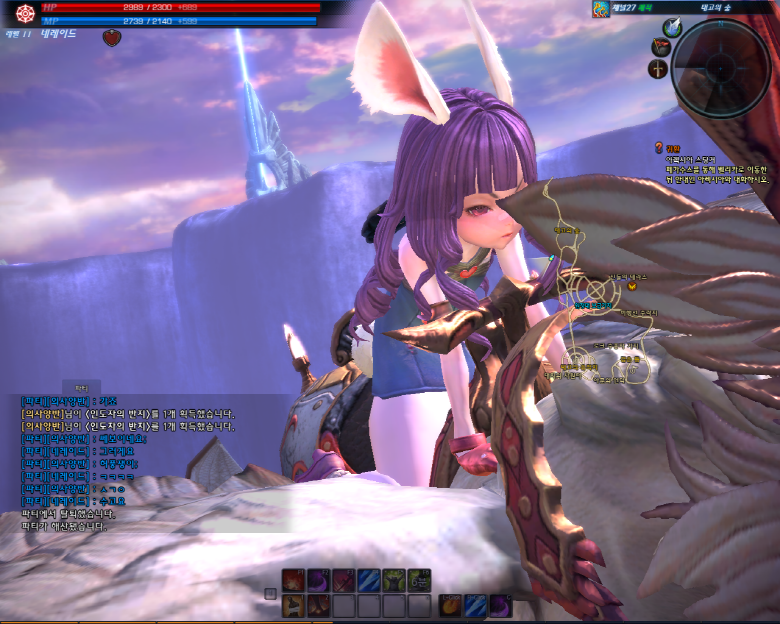Open the winged emblem icon beside minimap
This screenshot has height=624, width=780.
(x=672, y=28)
